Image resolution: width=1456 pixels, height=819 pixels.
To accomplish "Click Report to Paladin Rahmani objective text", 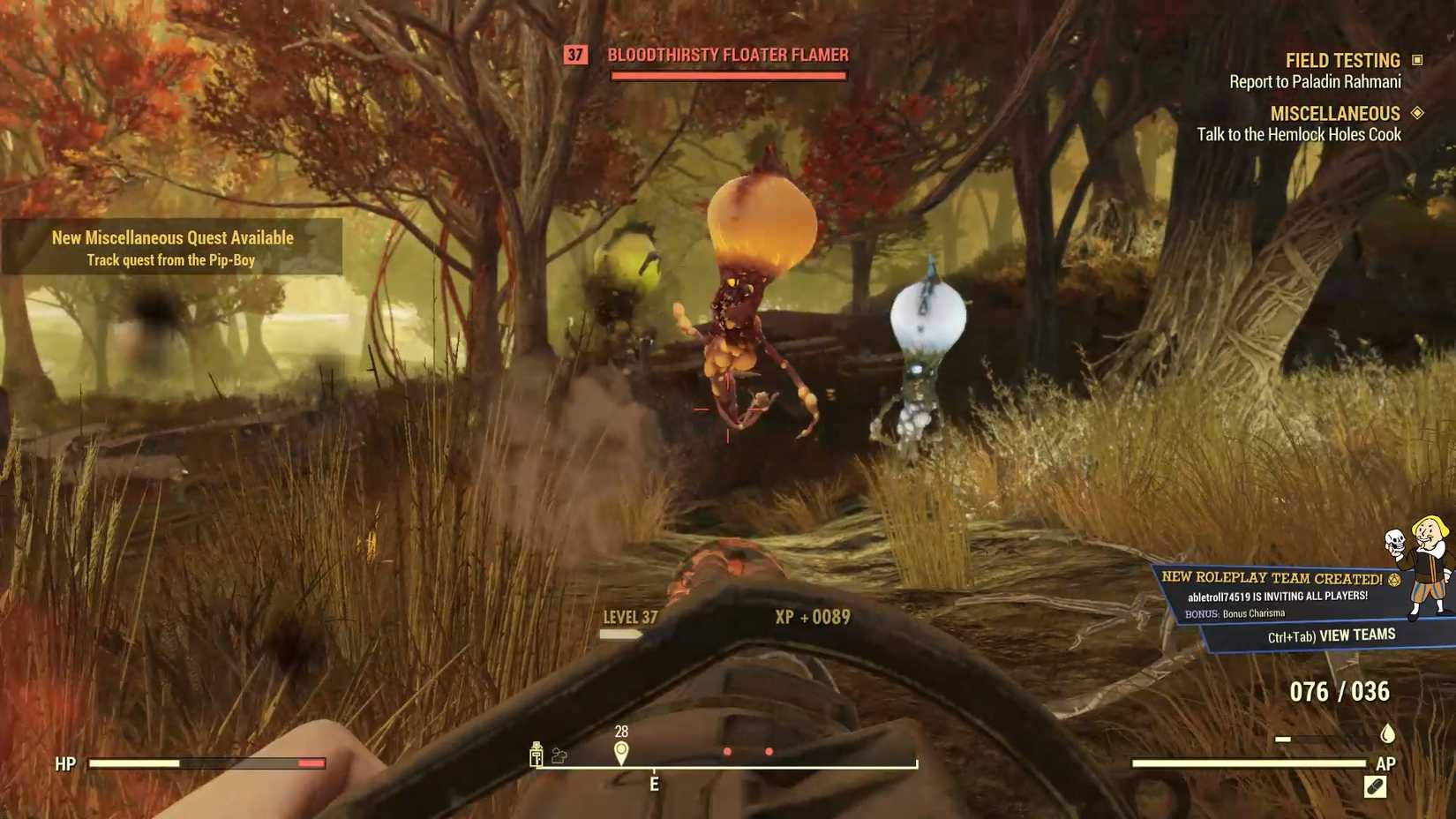I will tap(1314, 80).
